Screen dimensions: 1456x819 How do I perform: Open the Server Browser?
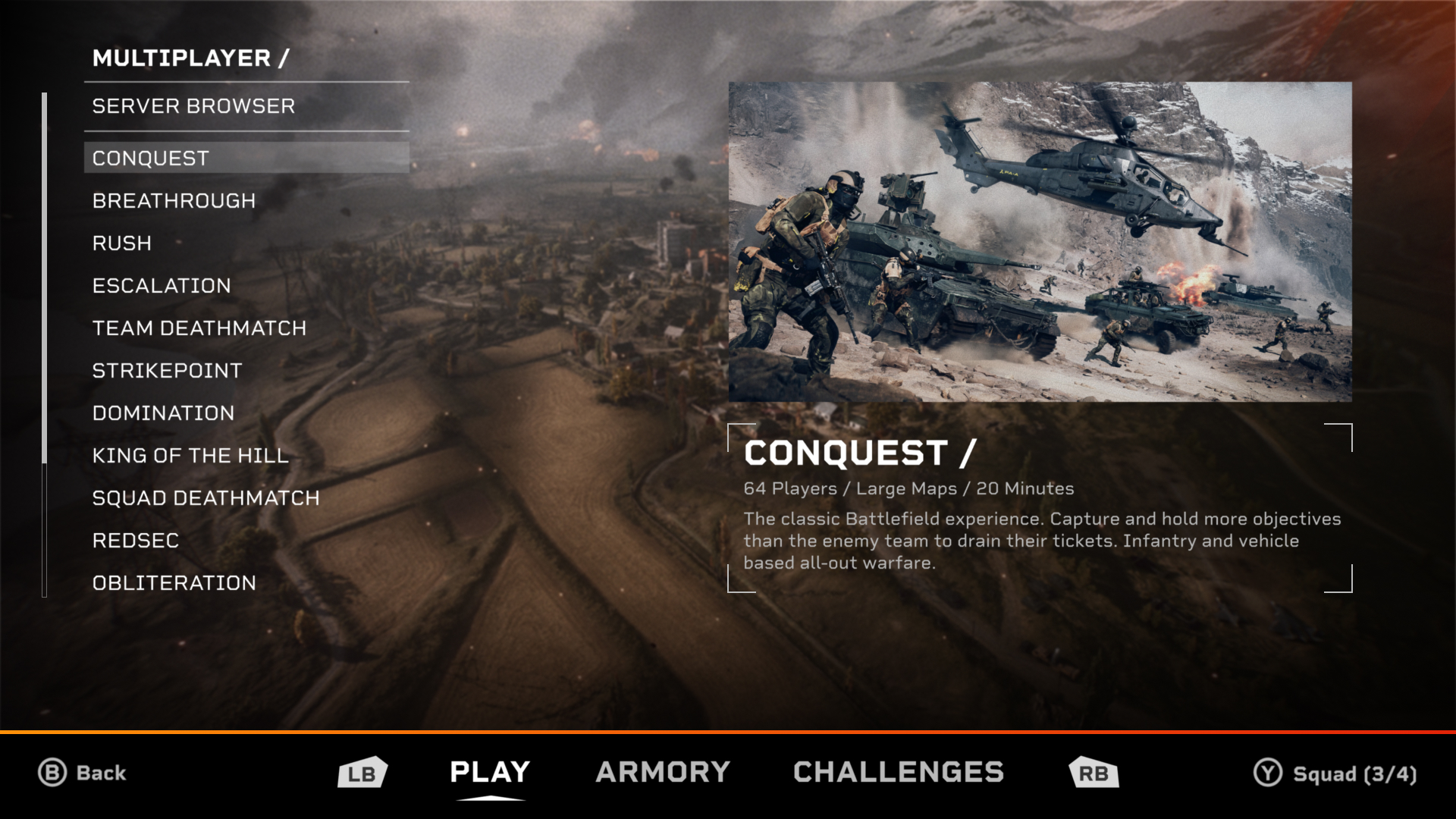tap(193, 106)
